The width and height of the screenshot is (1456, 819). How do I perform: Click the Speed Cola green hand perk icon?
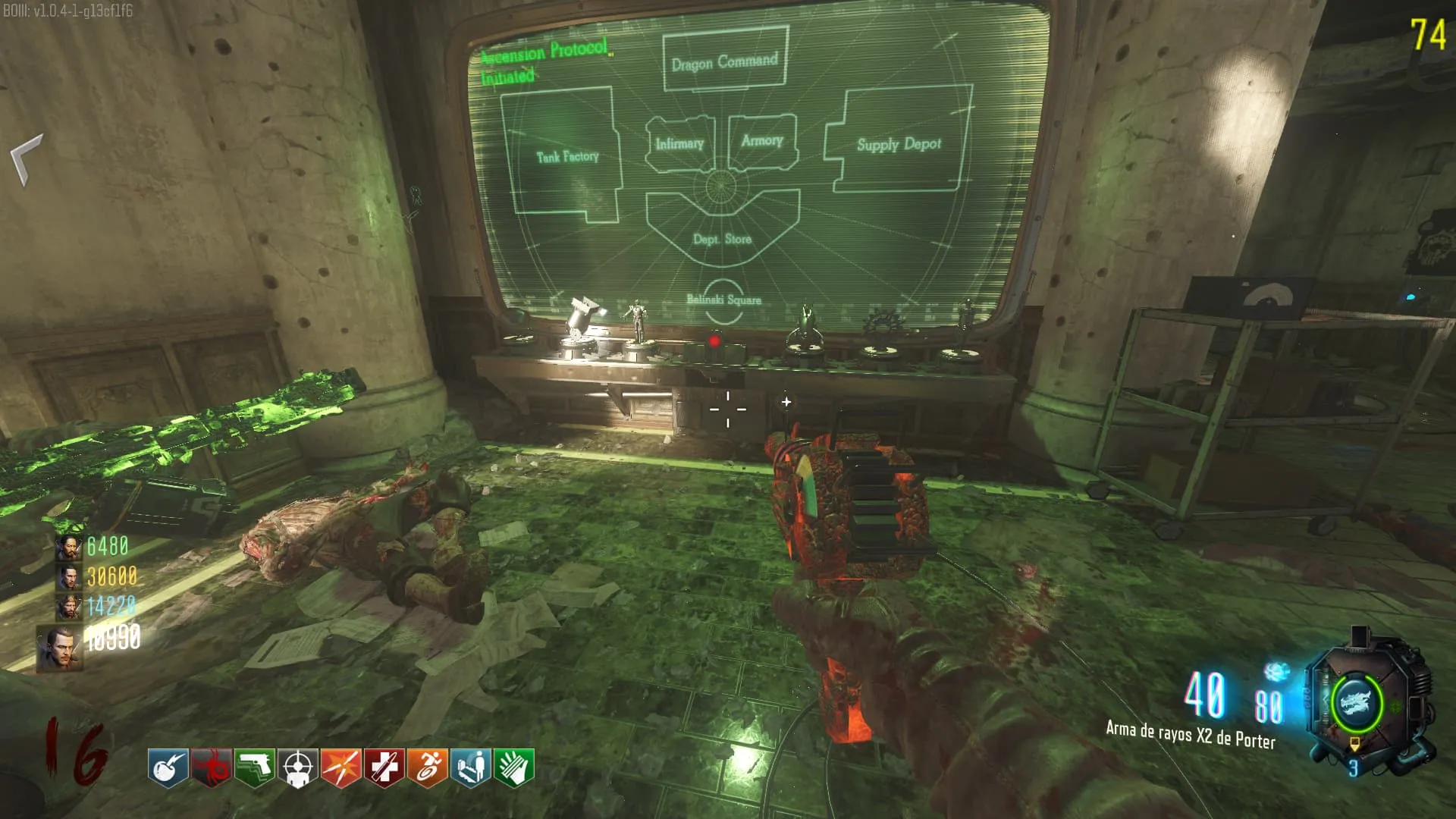(x=514, y=767)
